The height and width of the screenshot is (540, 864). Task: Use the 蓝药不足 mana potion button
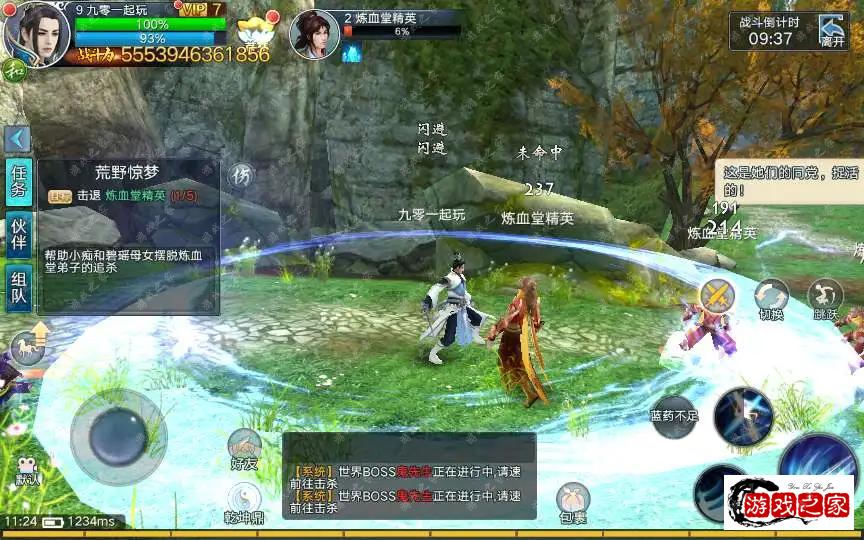click(673, 414)
